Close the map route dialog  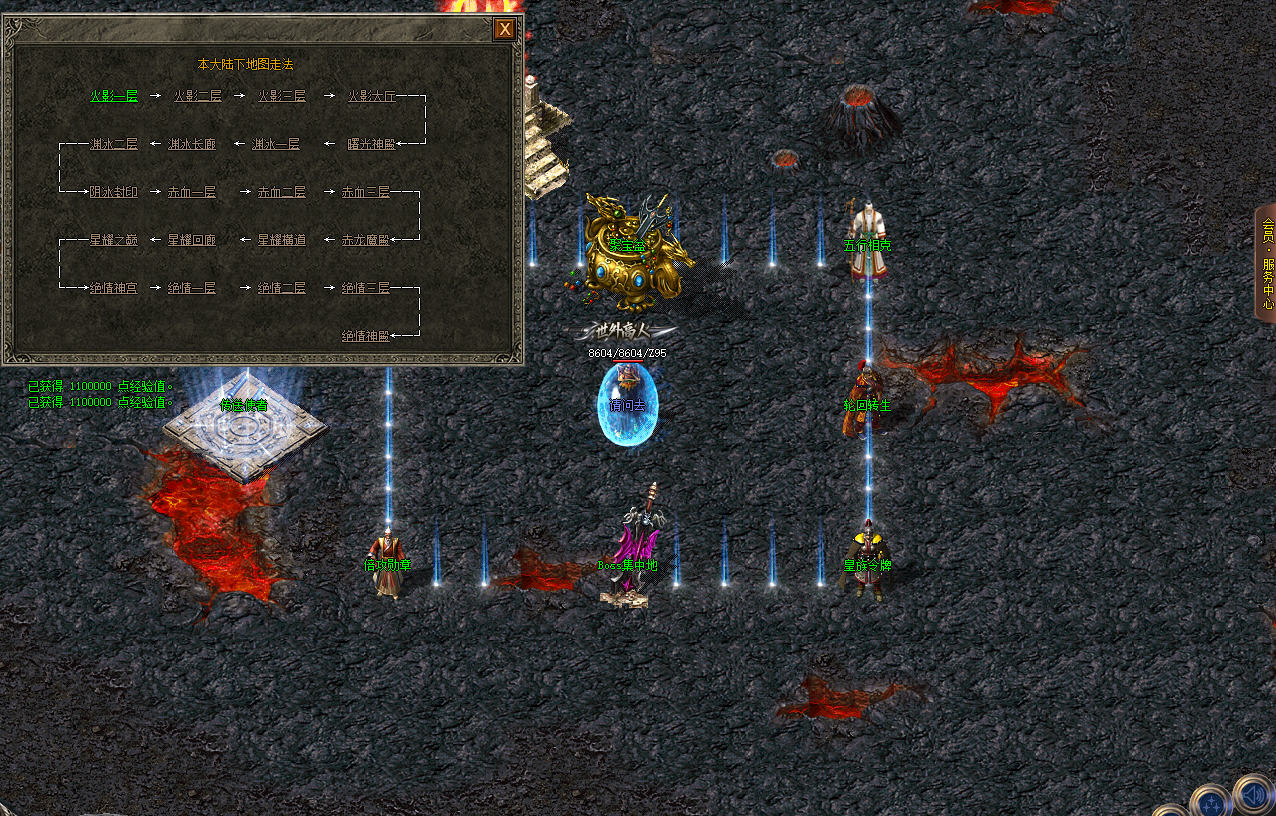tap(505, 29)
